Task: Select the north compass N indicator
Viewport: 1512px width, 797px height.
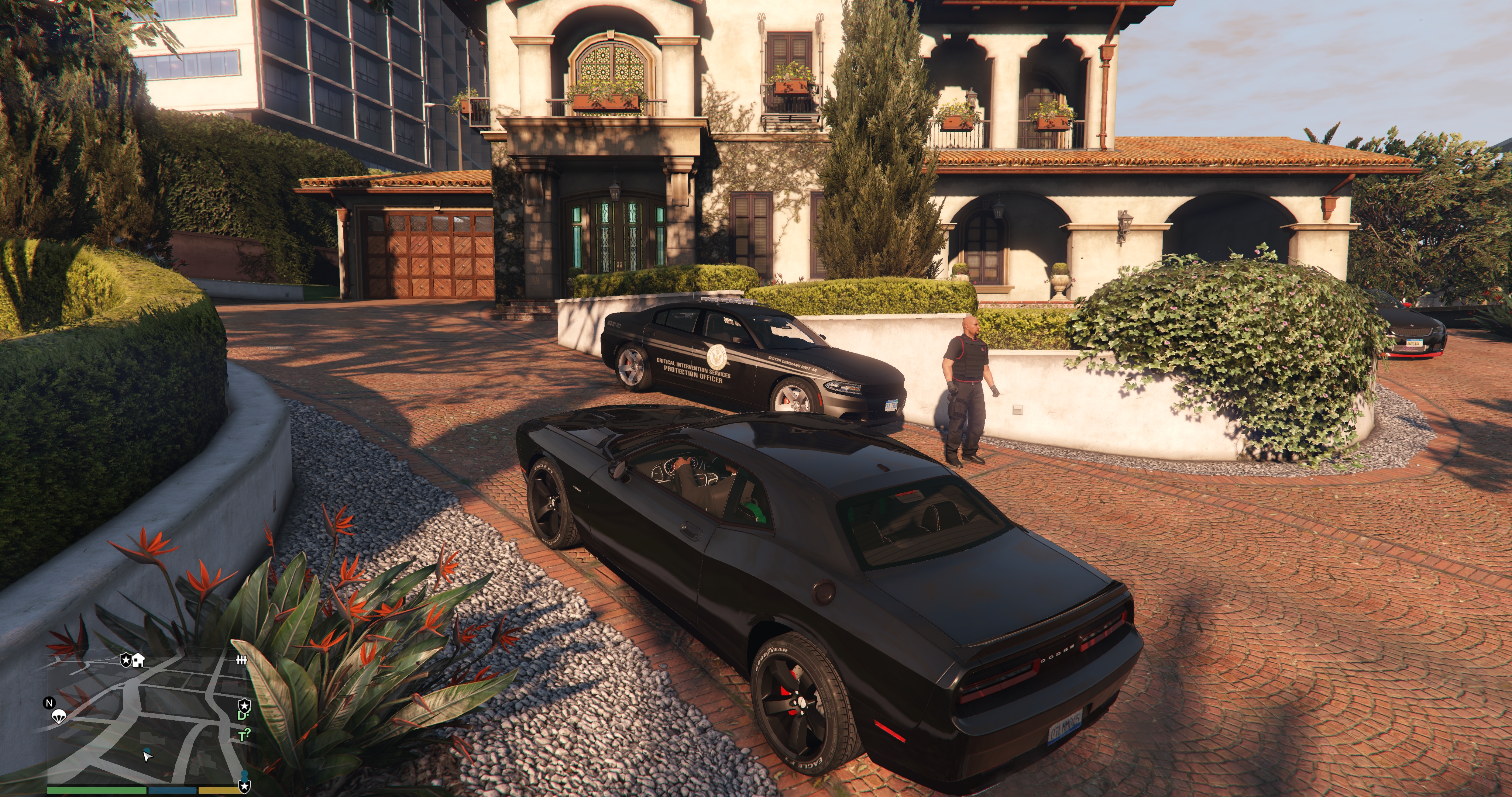Action: click(49, 703)
